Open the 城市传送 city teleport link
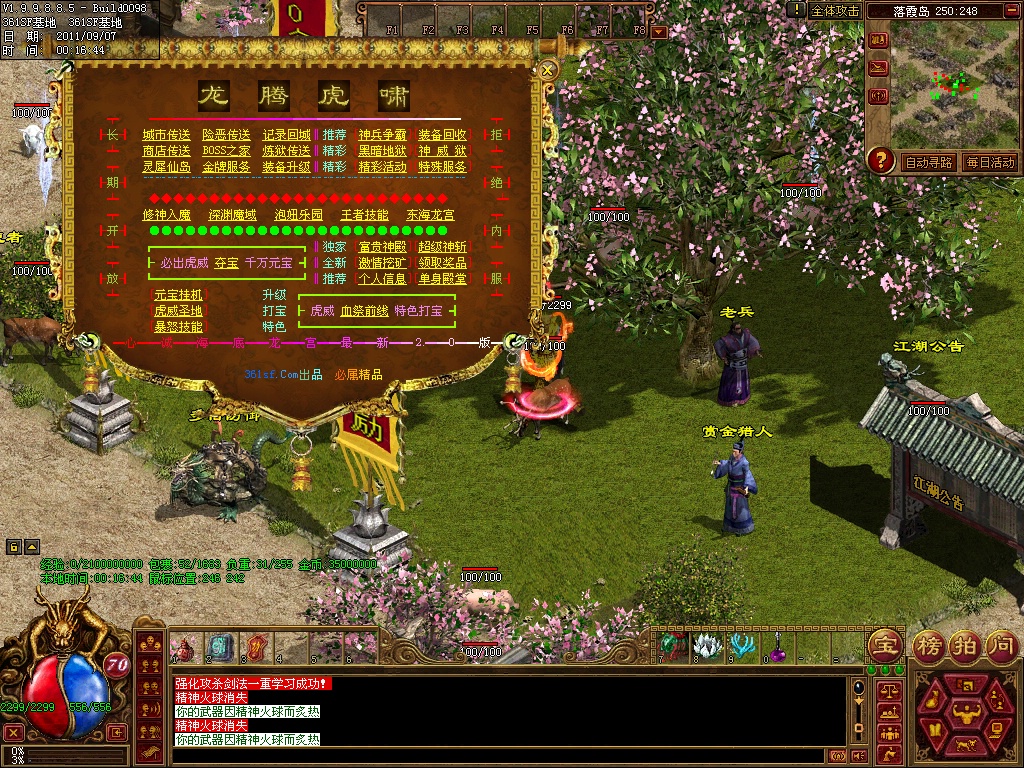This screenshot has height=768, width=1024. [166, 135]
